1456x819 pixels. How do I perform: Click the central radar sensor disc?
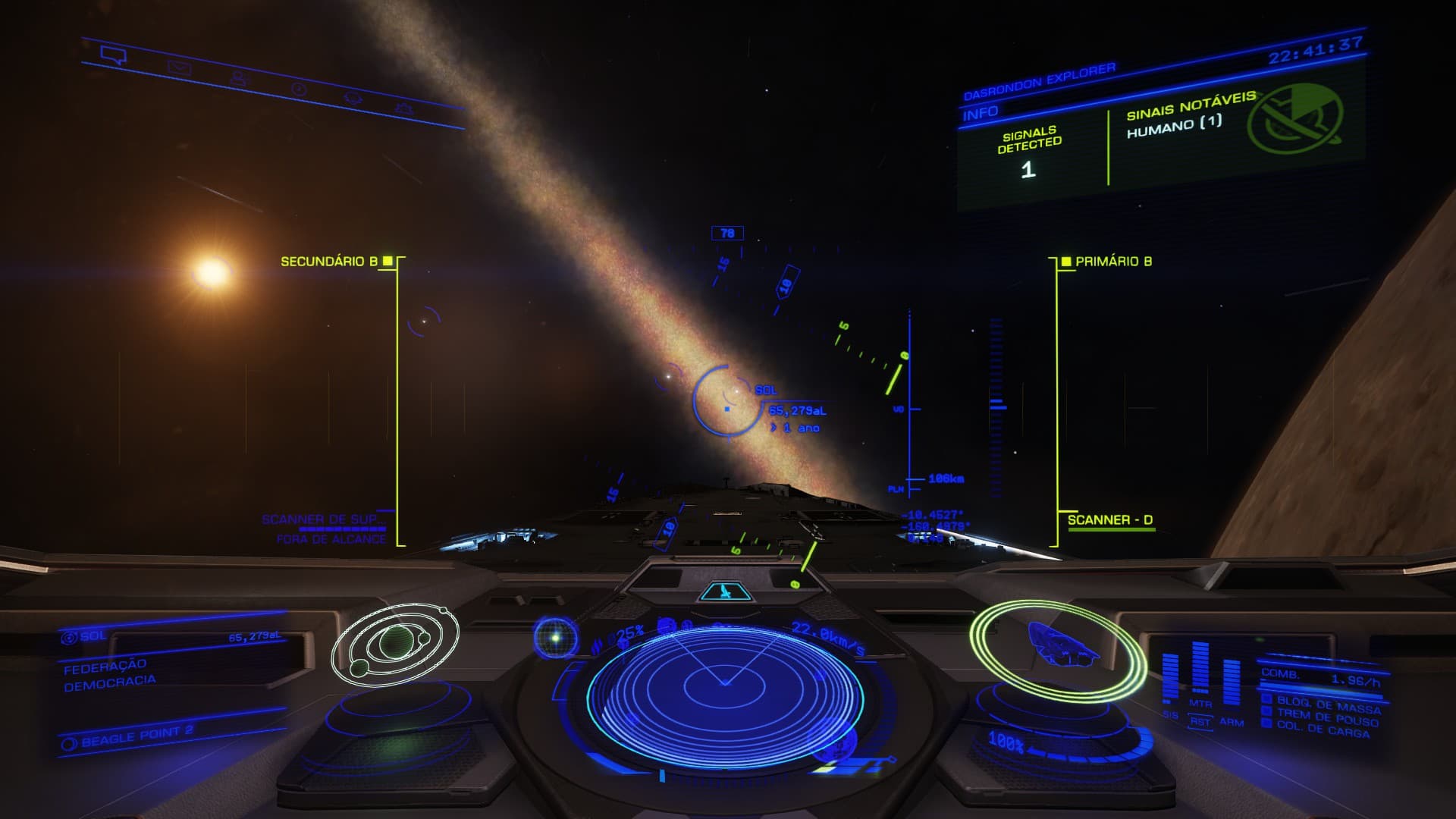tap(724, 685)
